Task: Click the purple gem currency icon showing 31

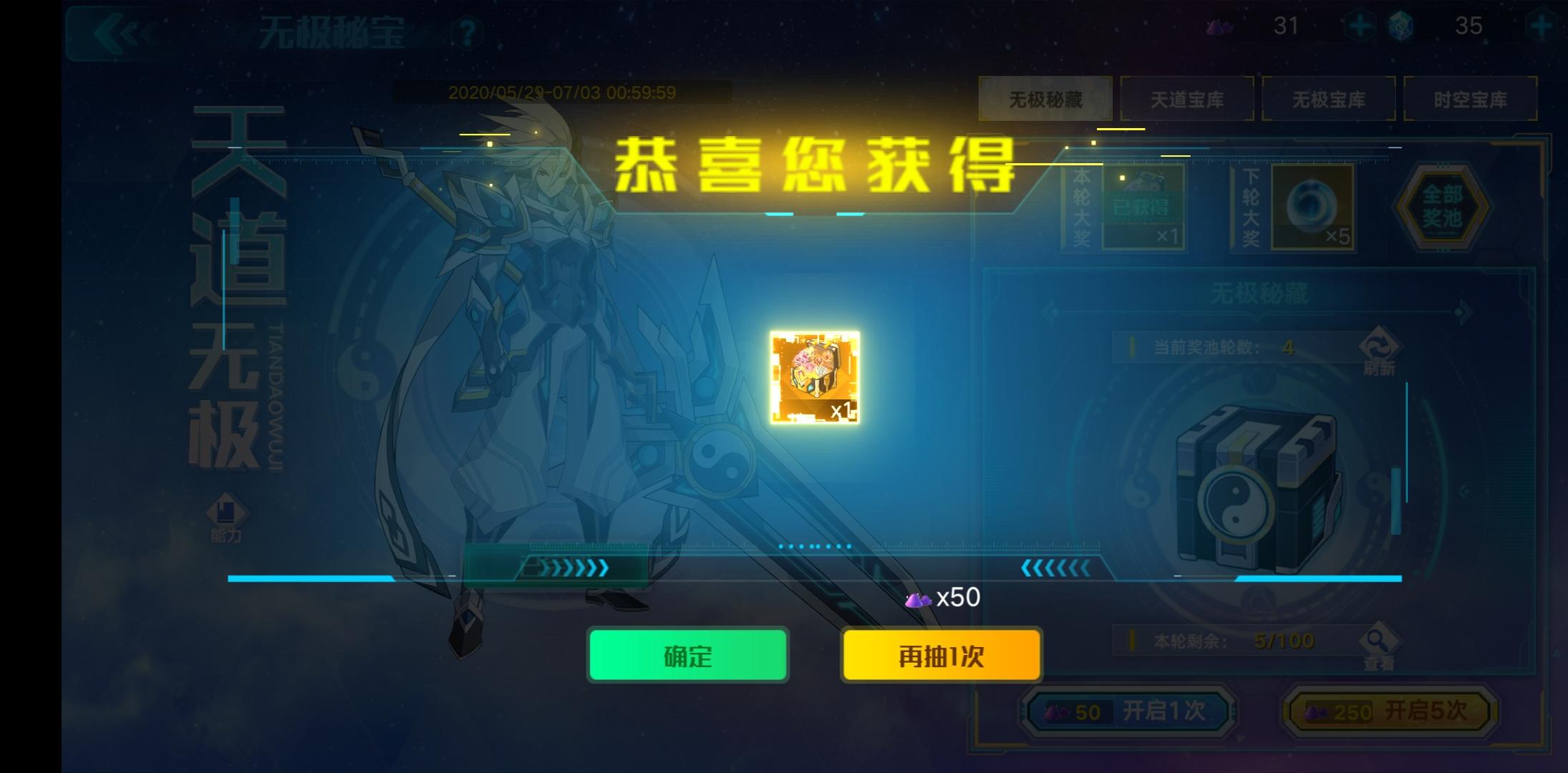Action: 1219,27
